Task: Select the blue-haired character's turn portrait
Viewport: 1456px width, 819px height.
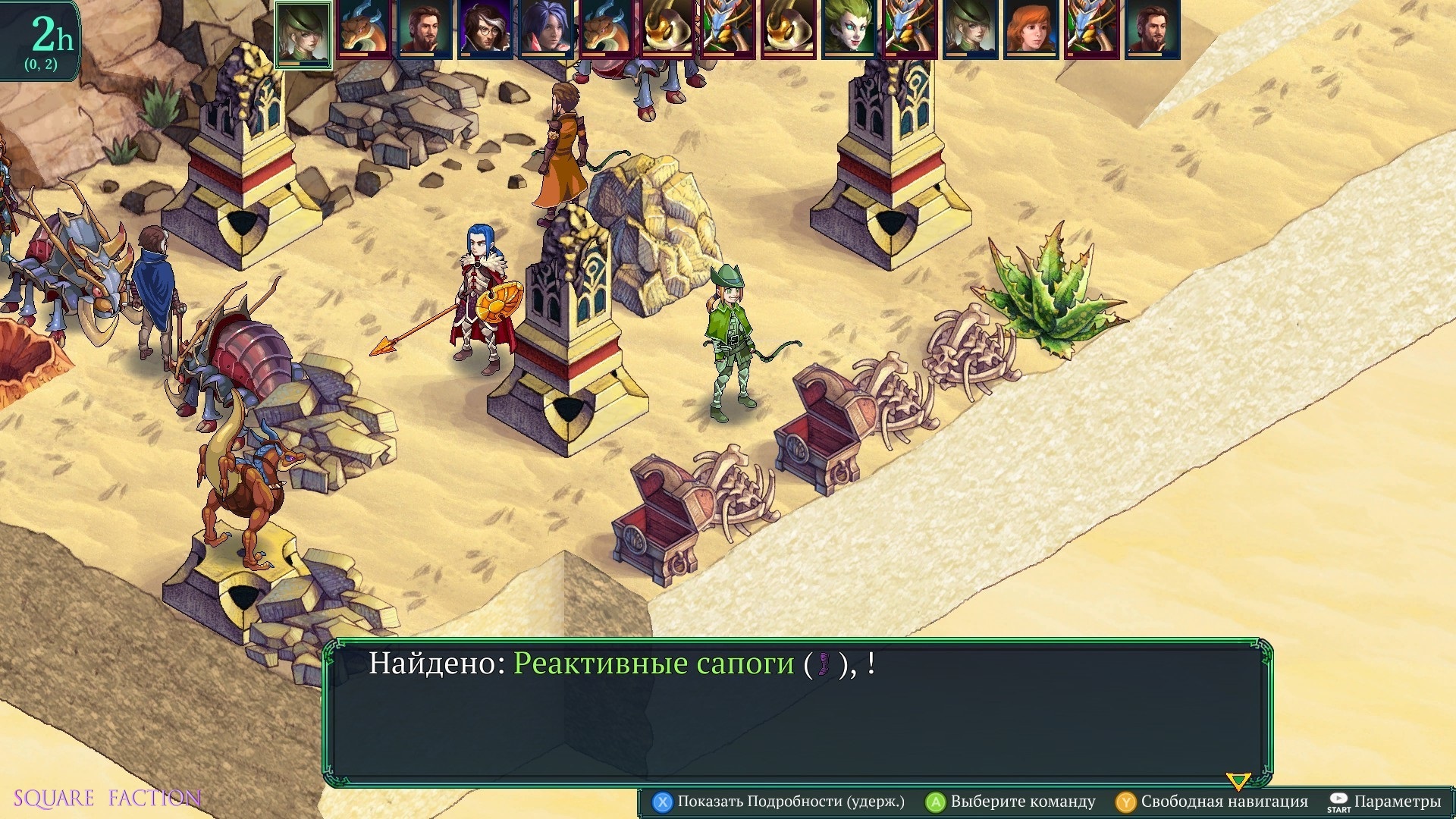Action: [546, 30]
